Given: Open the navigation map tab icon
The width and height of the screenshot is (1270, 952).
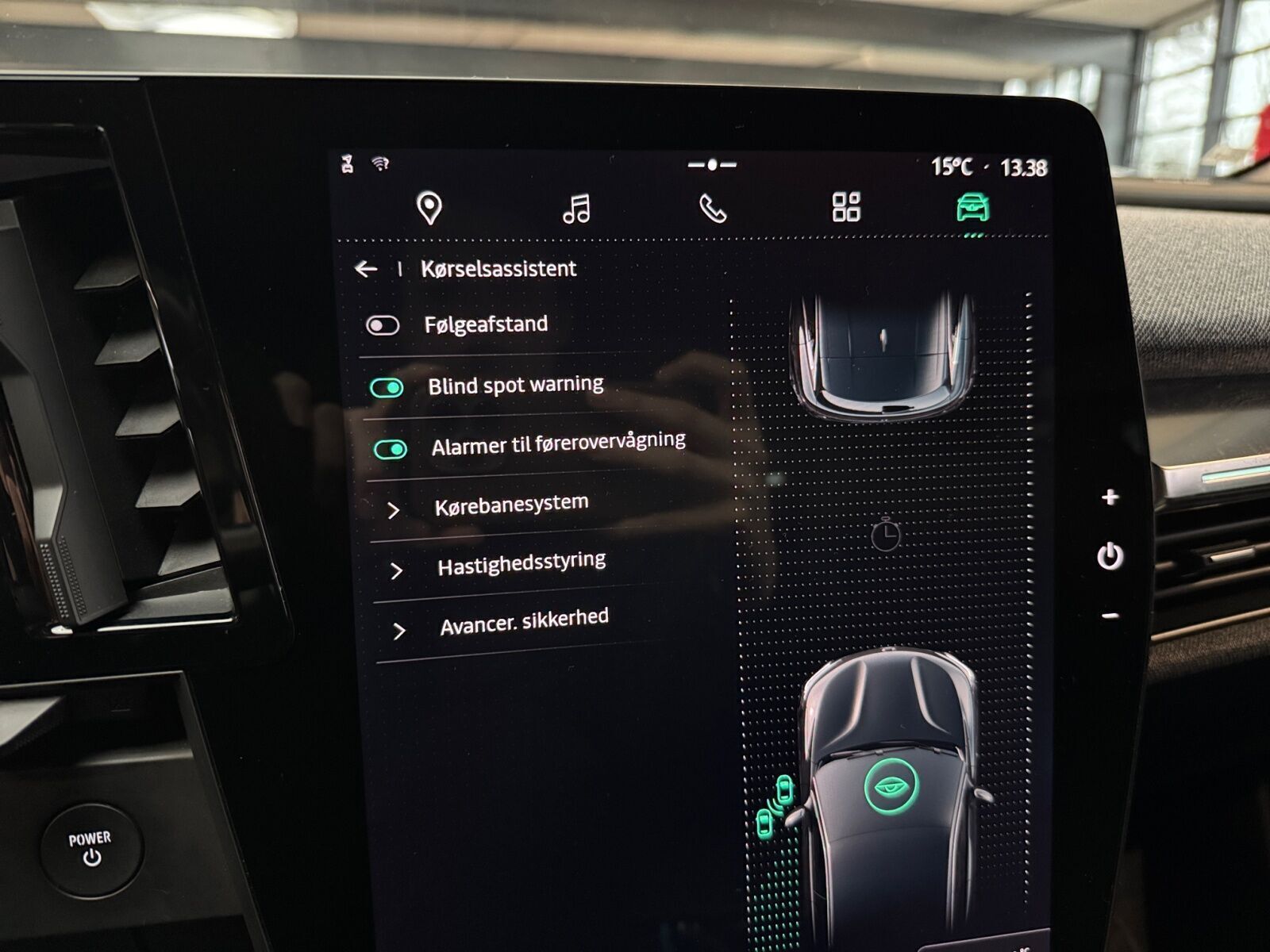Looking at the screenshot, I should coord(429,206).
